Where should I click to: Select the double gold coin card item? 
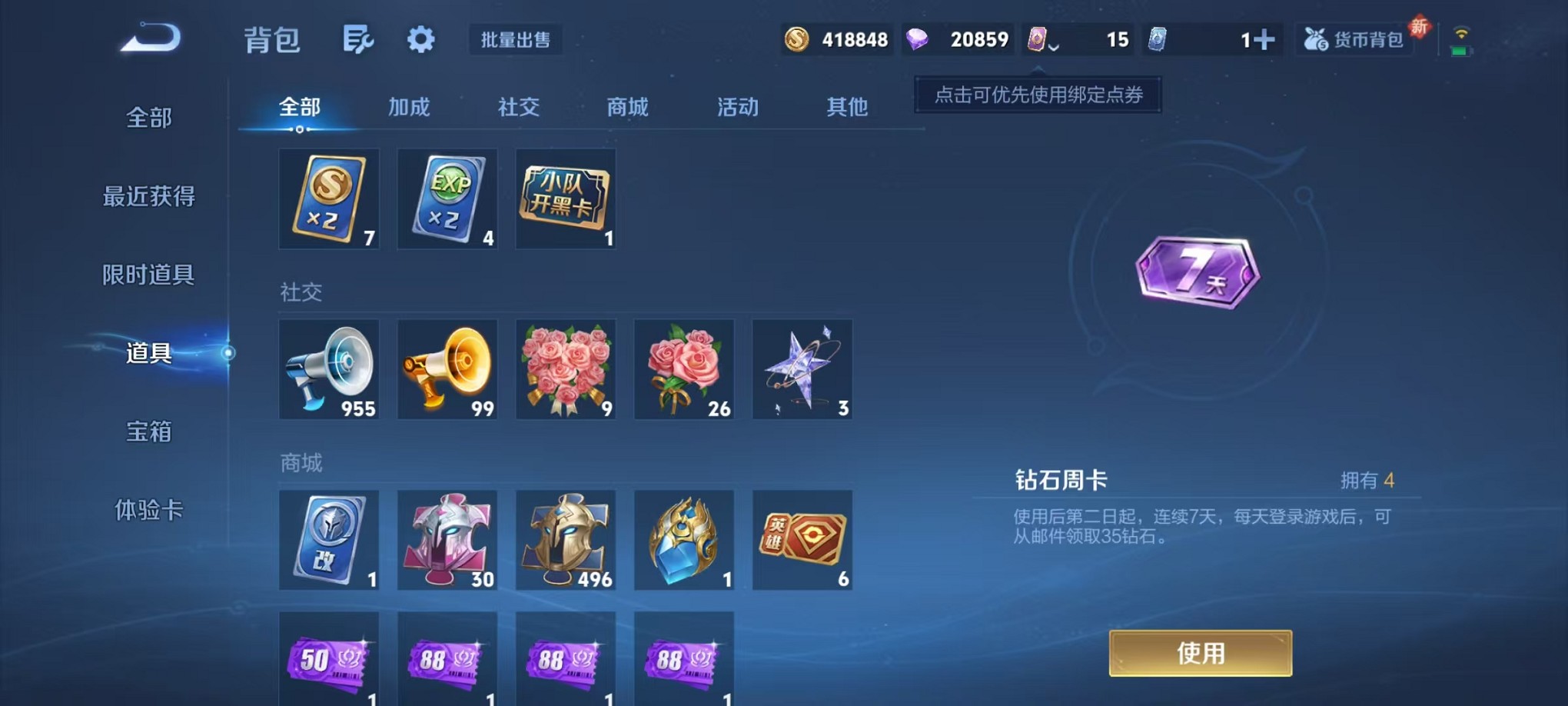click(x=329, y=198)
